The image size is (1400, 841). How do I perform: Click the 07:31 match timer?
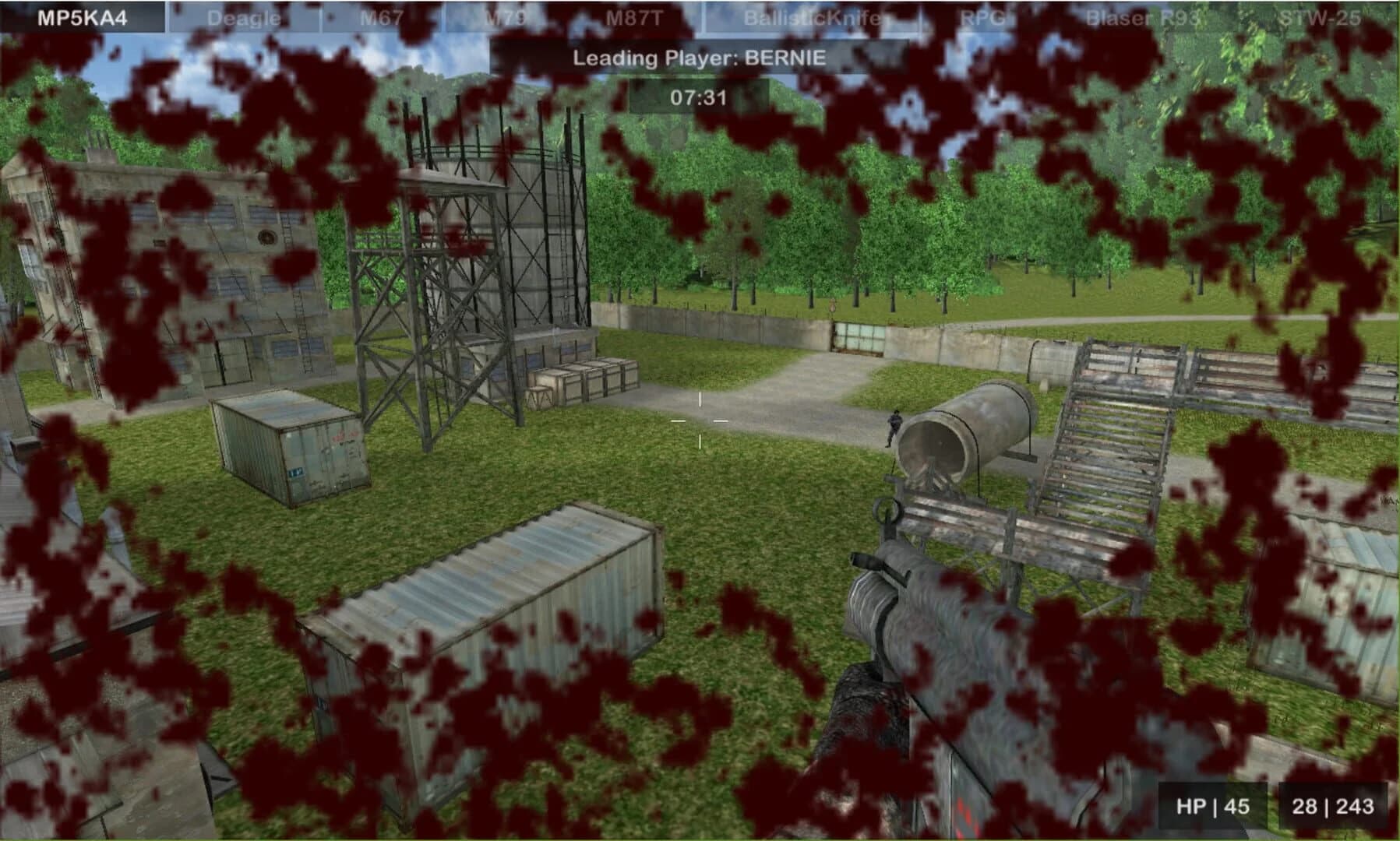click(x=700, y=97)
